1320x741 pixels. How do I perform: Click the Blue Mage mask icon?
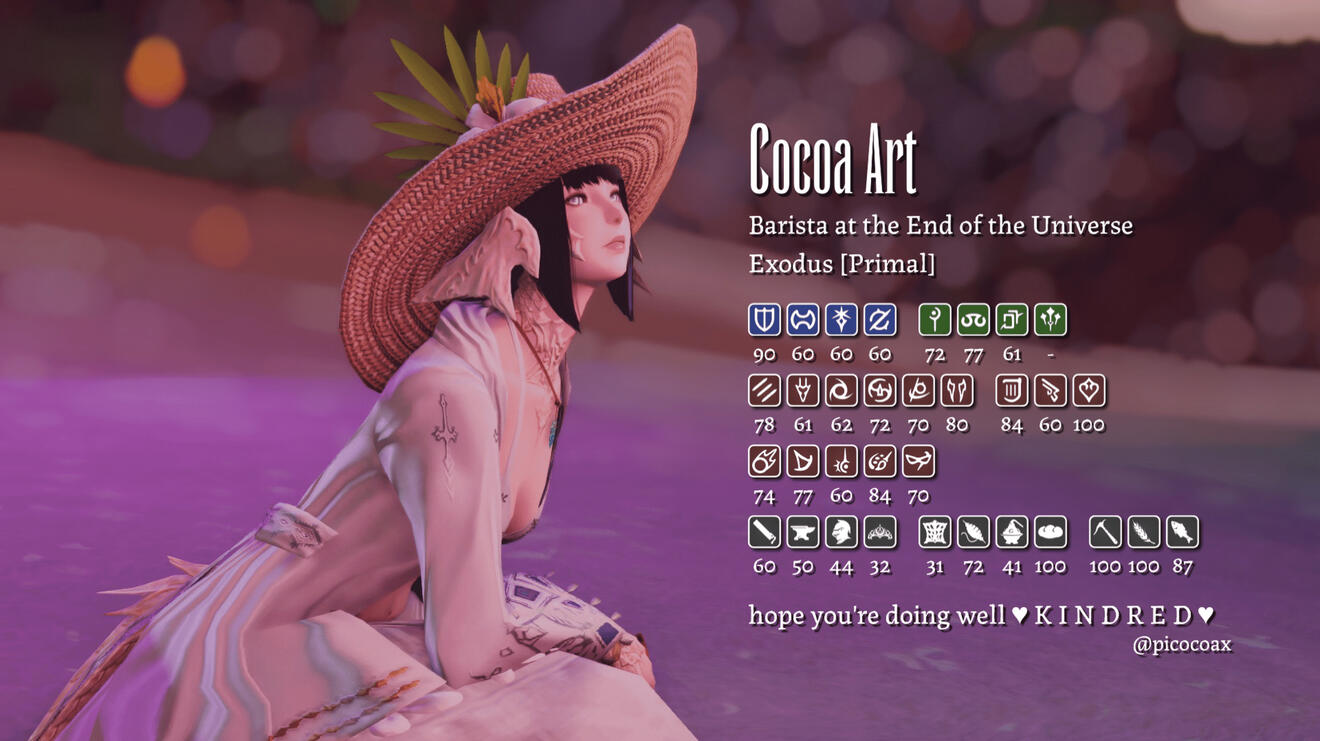919,462
